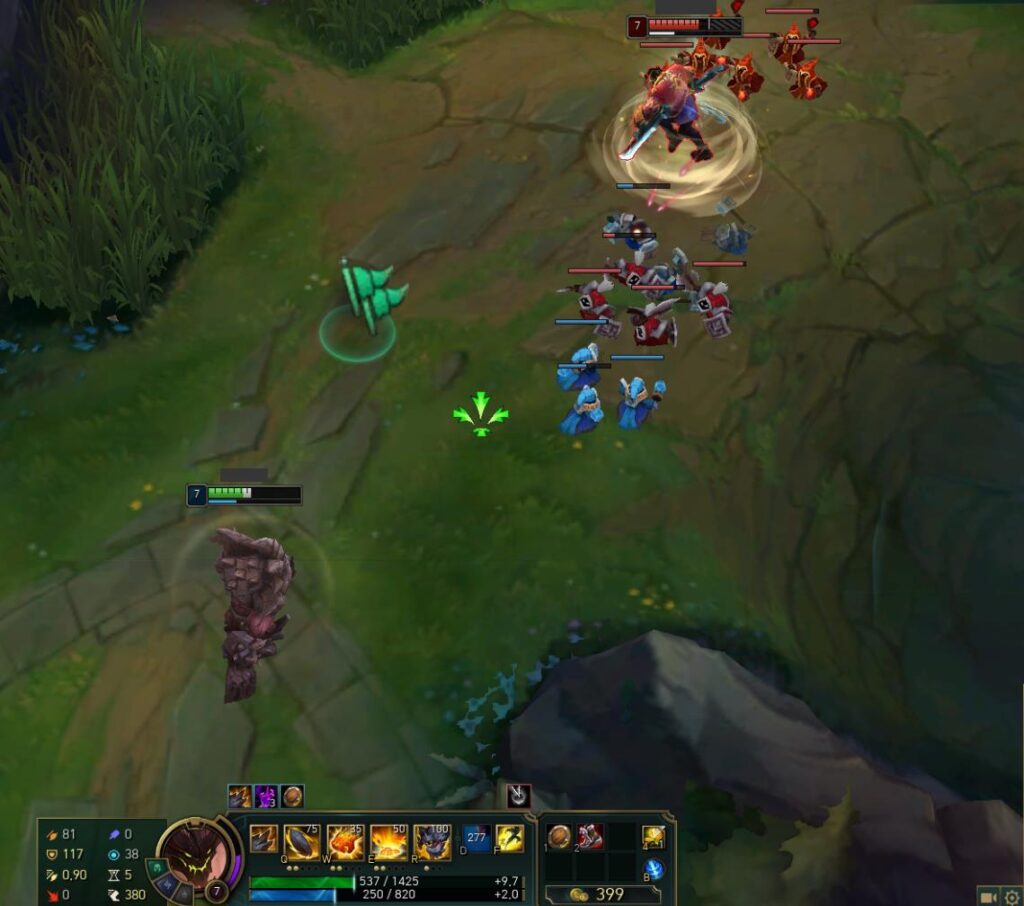This screenshot has width=1024, height=906.
Task: Click the passive ability icon beside Q
Action: click(x=264, y=839)
